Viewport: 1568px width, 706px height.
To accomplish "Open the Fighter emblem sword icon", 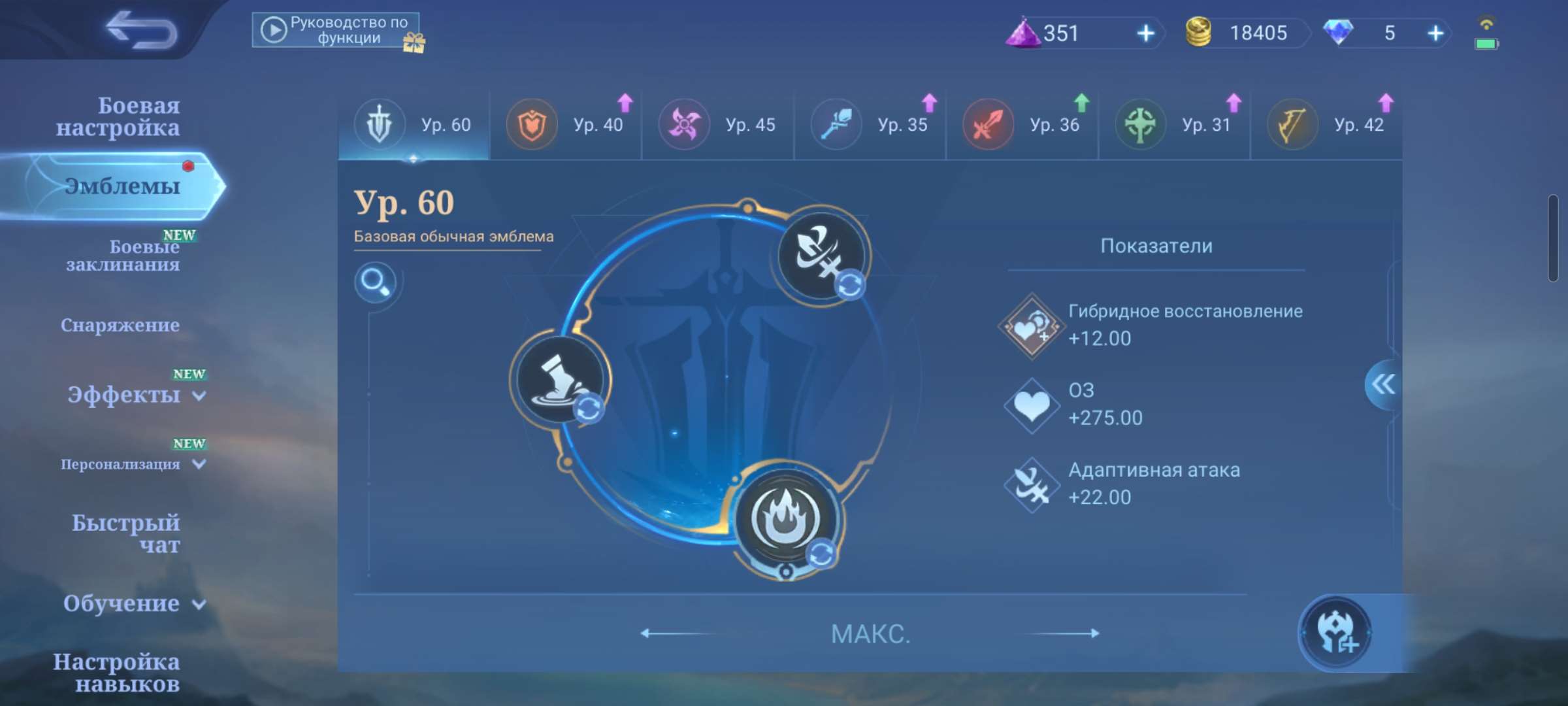I will coord(988,123).
